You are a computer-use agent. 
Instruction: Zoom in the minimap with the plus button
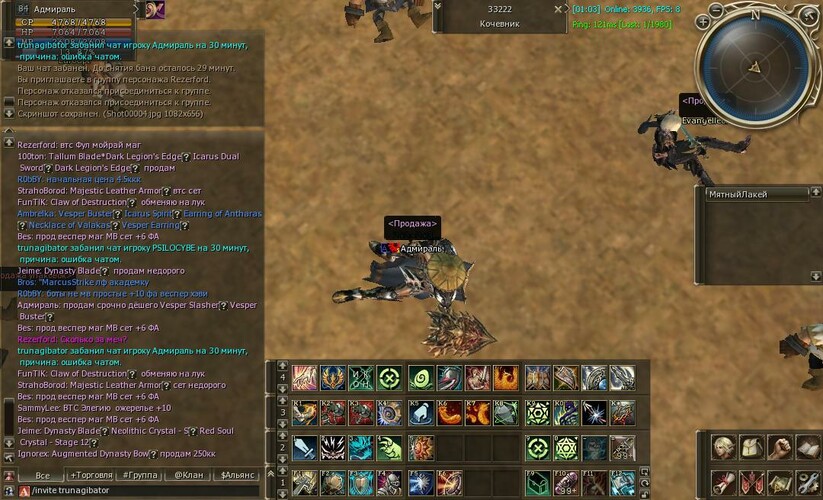(705, 21)
